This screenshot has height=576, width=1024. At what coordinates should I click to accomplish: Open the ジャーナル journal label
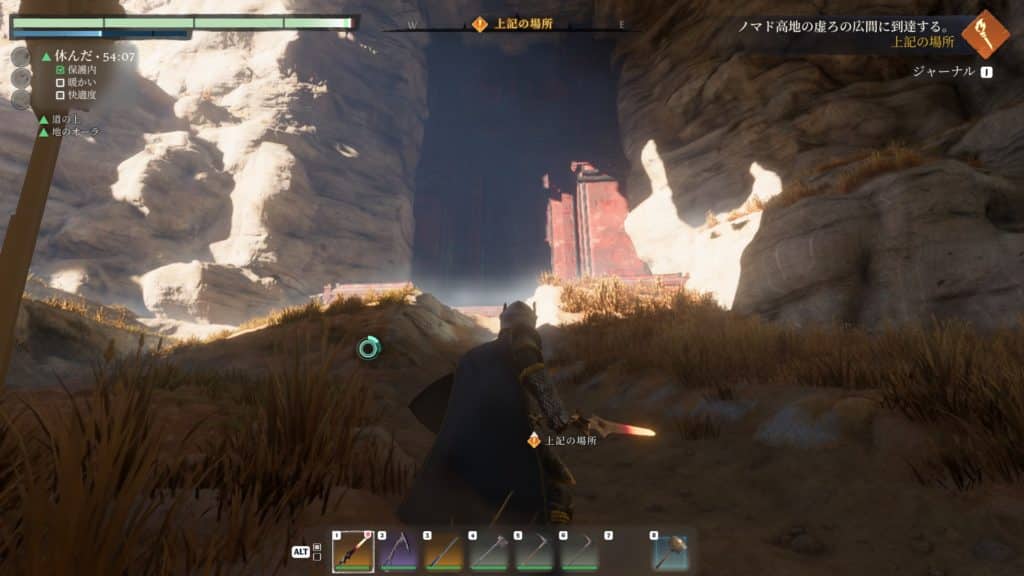point(943,72)
